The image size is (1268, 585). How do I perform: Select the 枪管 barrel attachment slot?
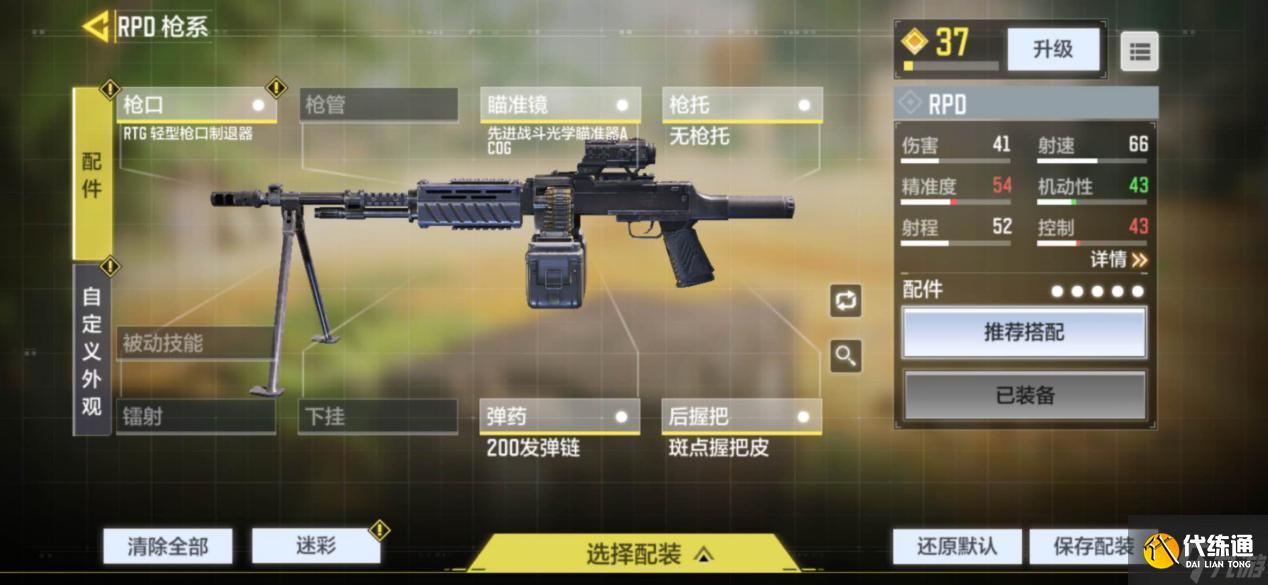point(378,105)
